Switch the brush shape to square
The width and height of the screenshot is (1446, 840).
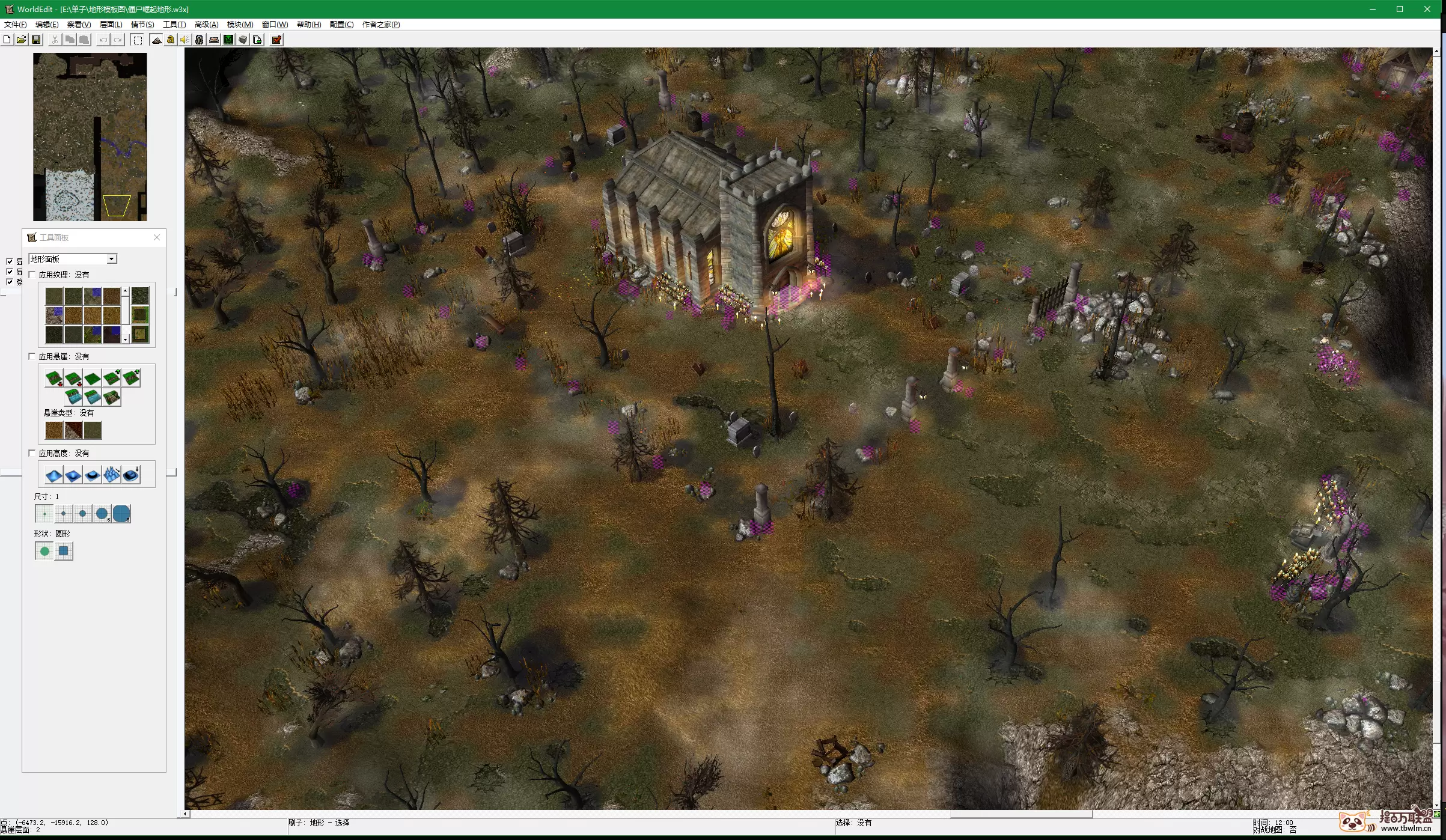tap(64, 551)
